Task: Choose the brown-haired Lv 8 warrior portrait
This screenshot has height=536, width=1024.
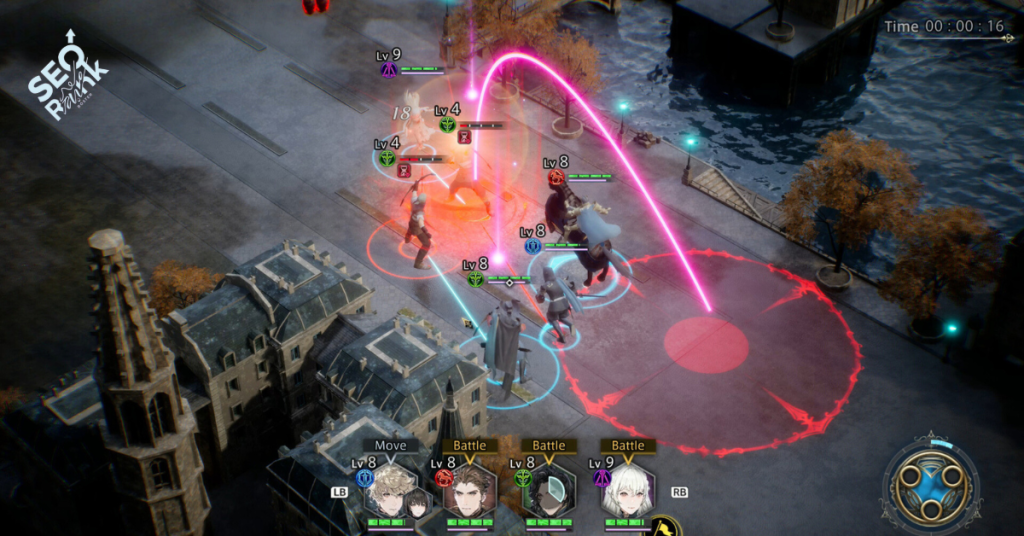Action: (x=469, y=490)
